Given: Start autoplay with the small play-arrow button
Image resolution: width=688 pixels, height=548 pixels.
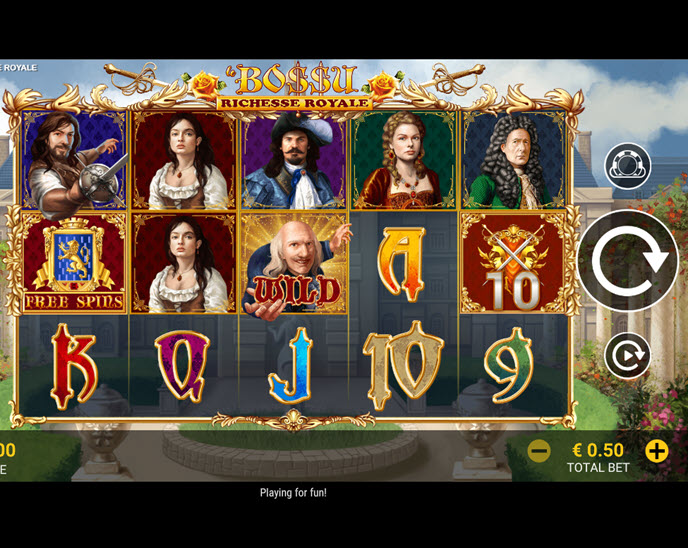Looking at the screenshot, I should coord(627,356).
